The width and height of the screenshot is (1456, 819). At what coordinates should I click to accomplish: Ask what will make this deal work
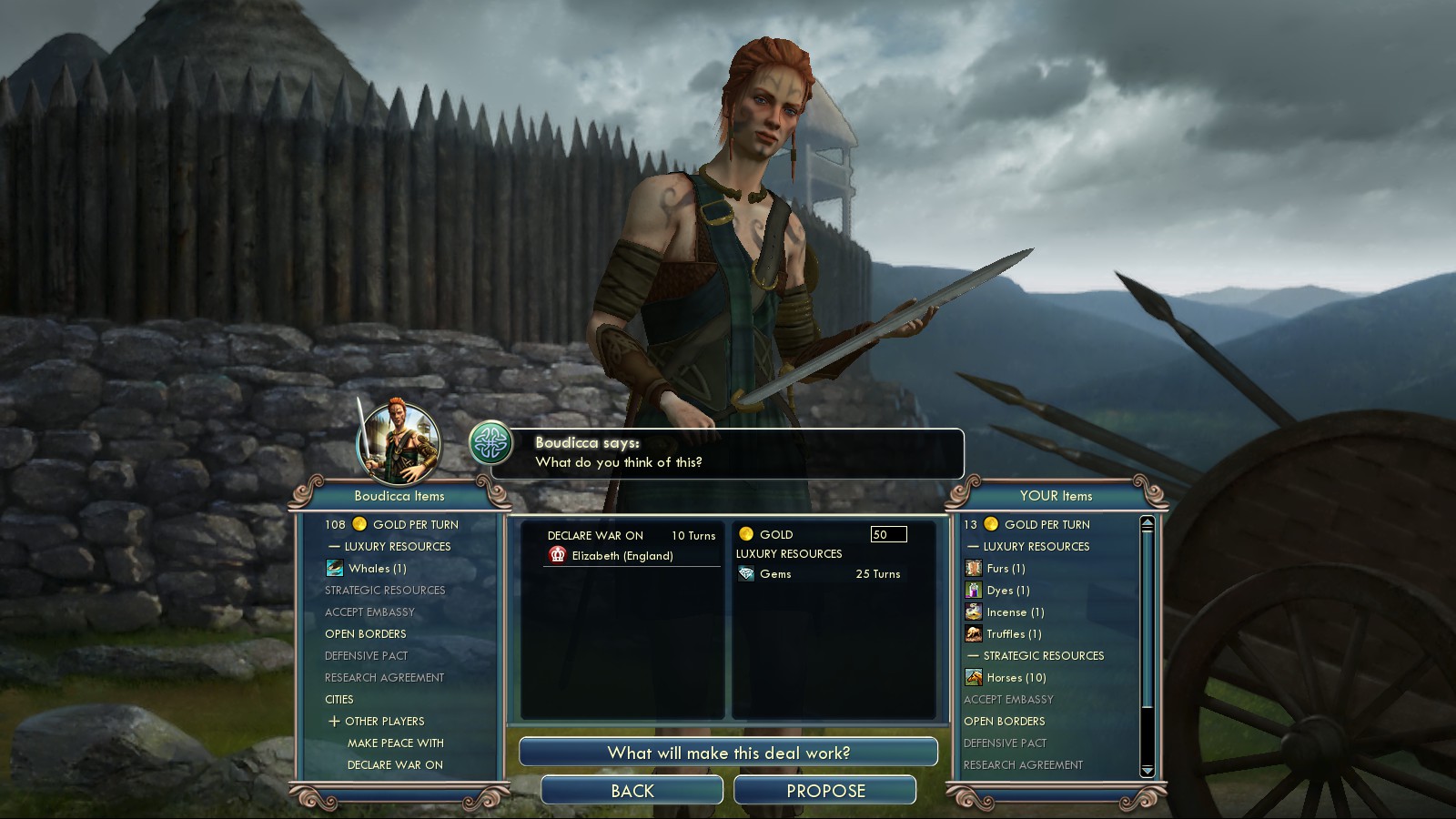(x=728, y=753)
